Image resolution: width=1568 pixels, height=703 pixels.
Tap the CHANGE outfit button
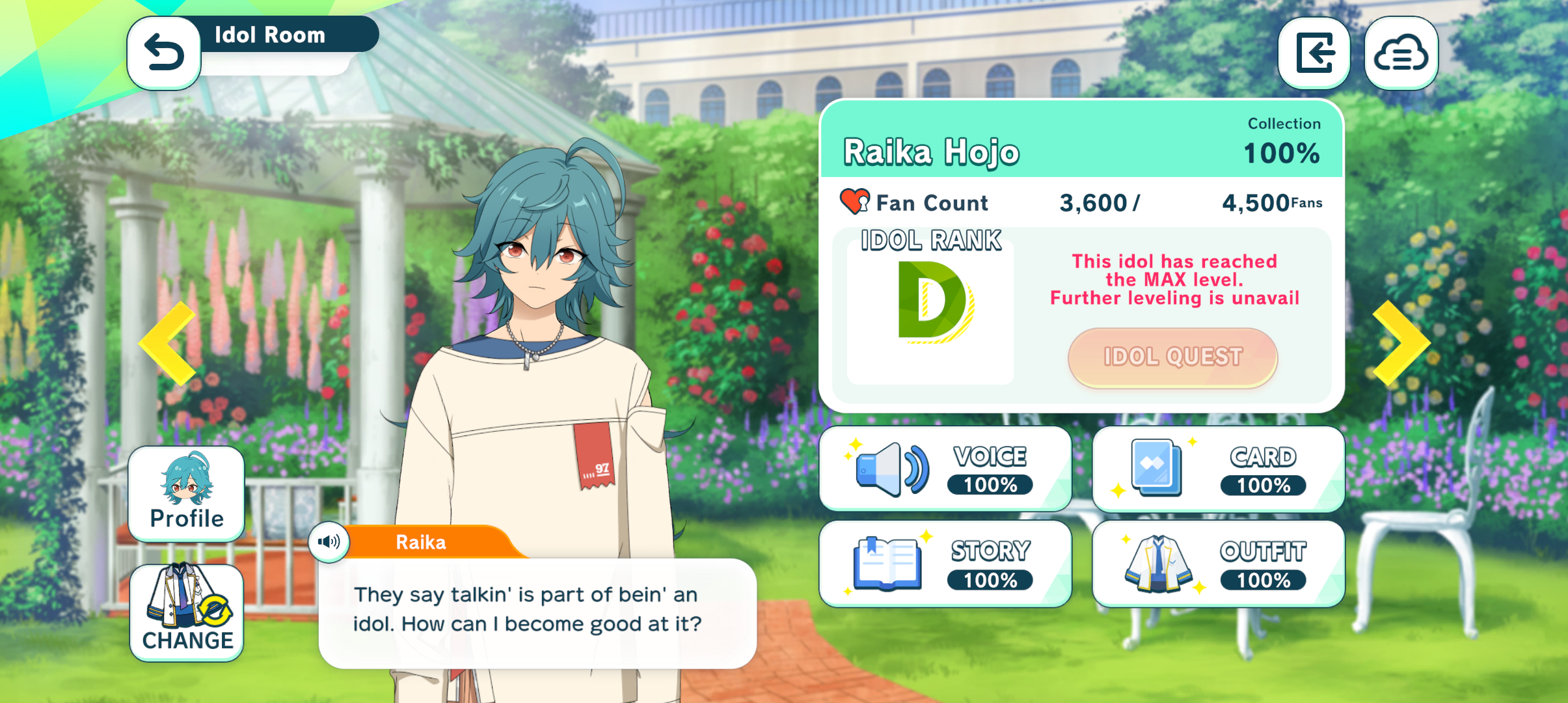click(x=187, y=612)
